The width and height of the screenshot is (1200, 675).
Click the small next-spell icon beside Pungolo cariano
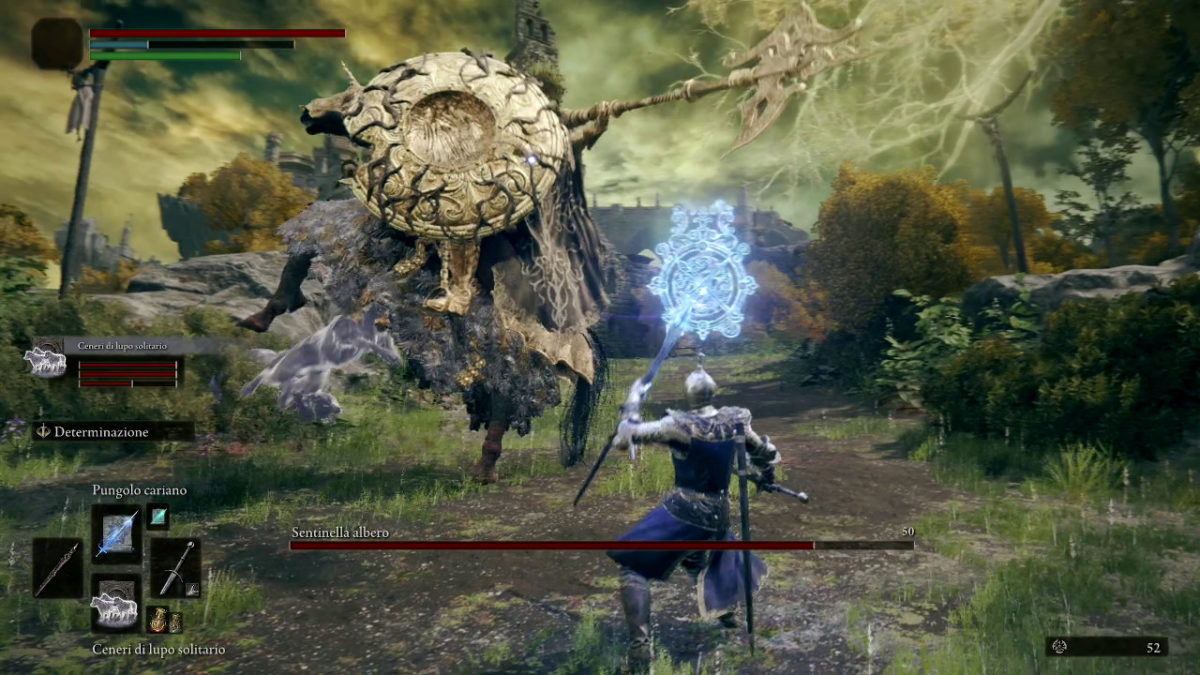(158, 516)
